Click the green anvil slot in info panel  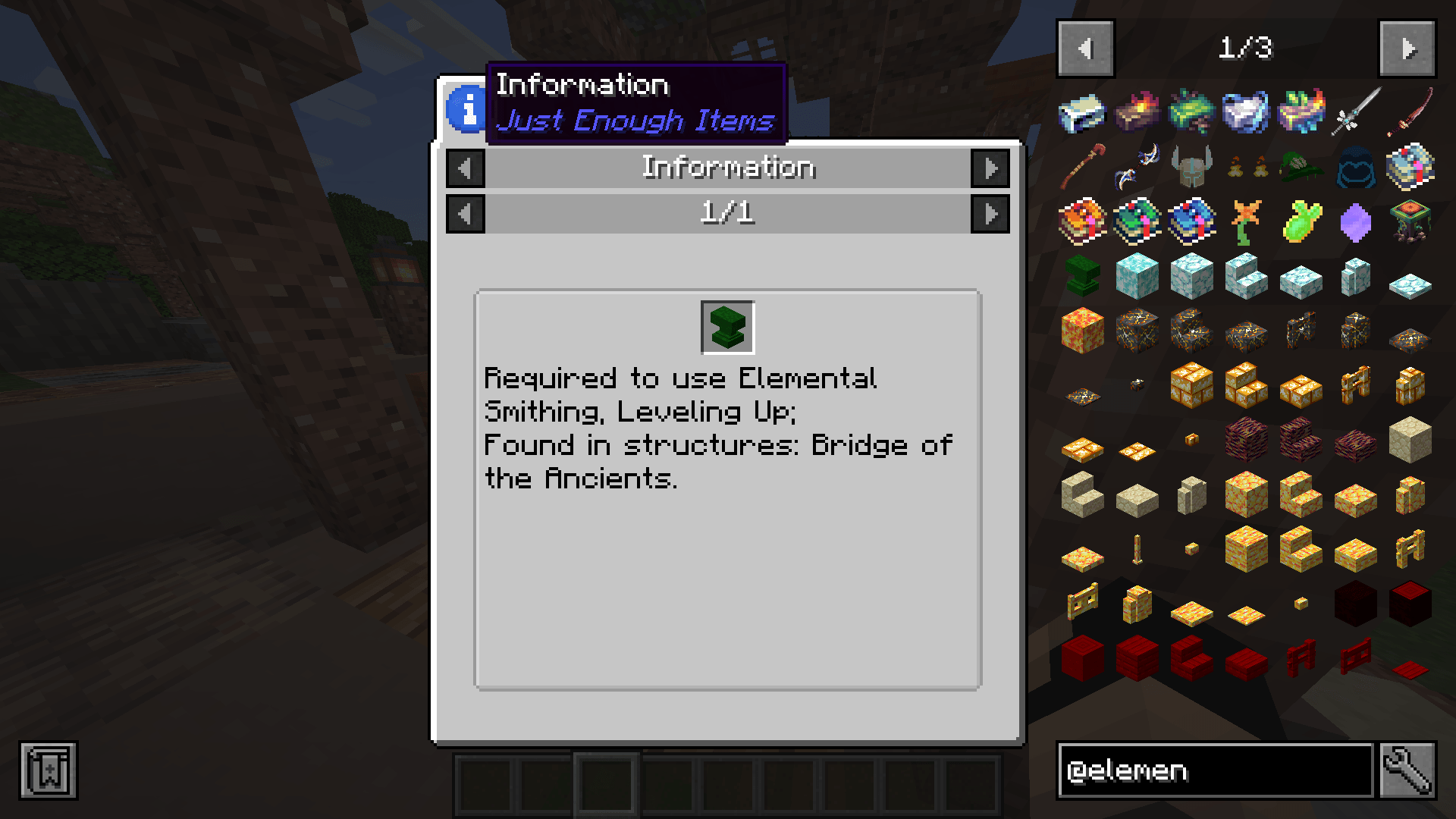coord(728,328)
